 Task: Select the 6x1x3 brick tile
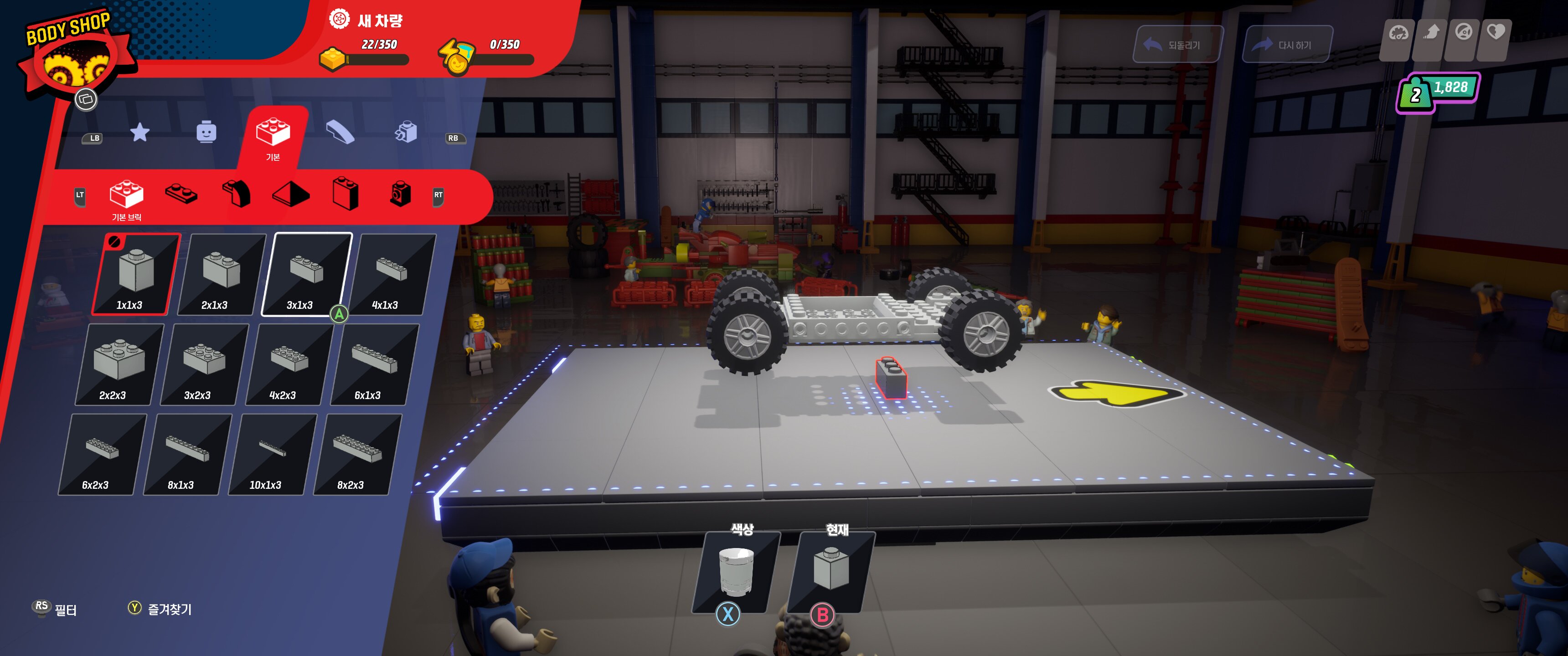pyautogui.click(x=374, y=364)
